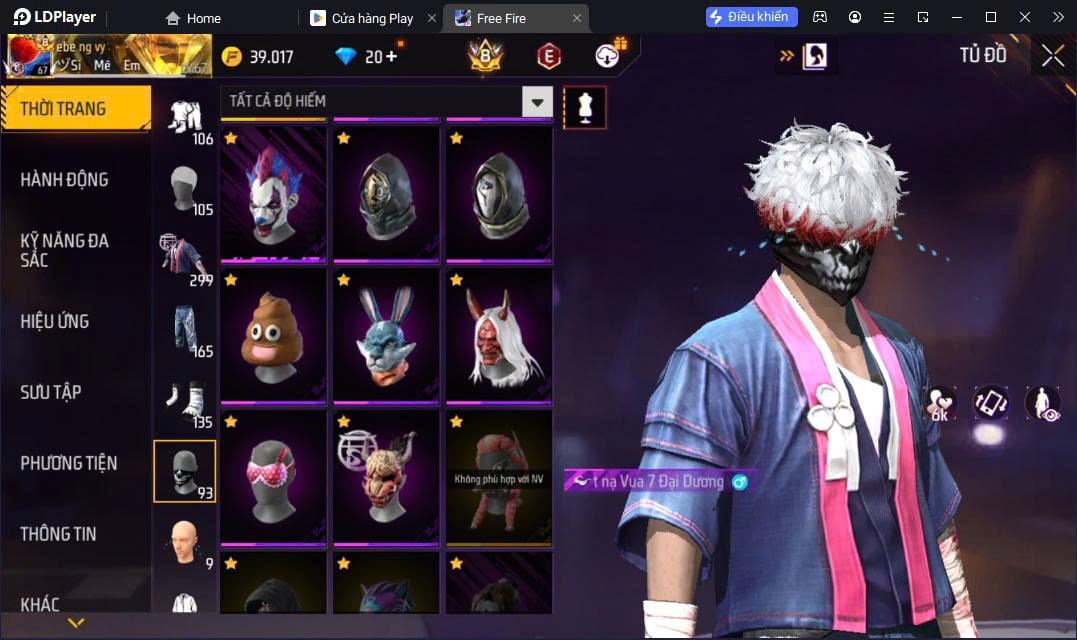The height and width of the screenshot is (640, 1077).
Task: Open the pants subcategory with 165 items
Action: click(x=184, y=329)
